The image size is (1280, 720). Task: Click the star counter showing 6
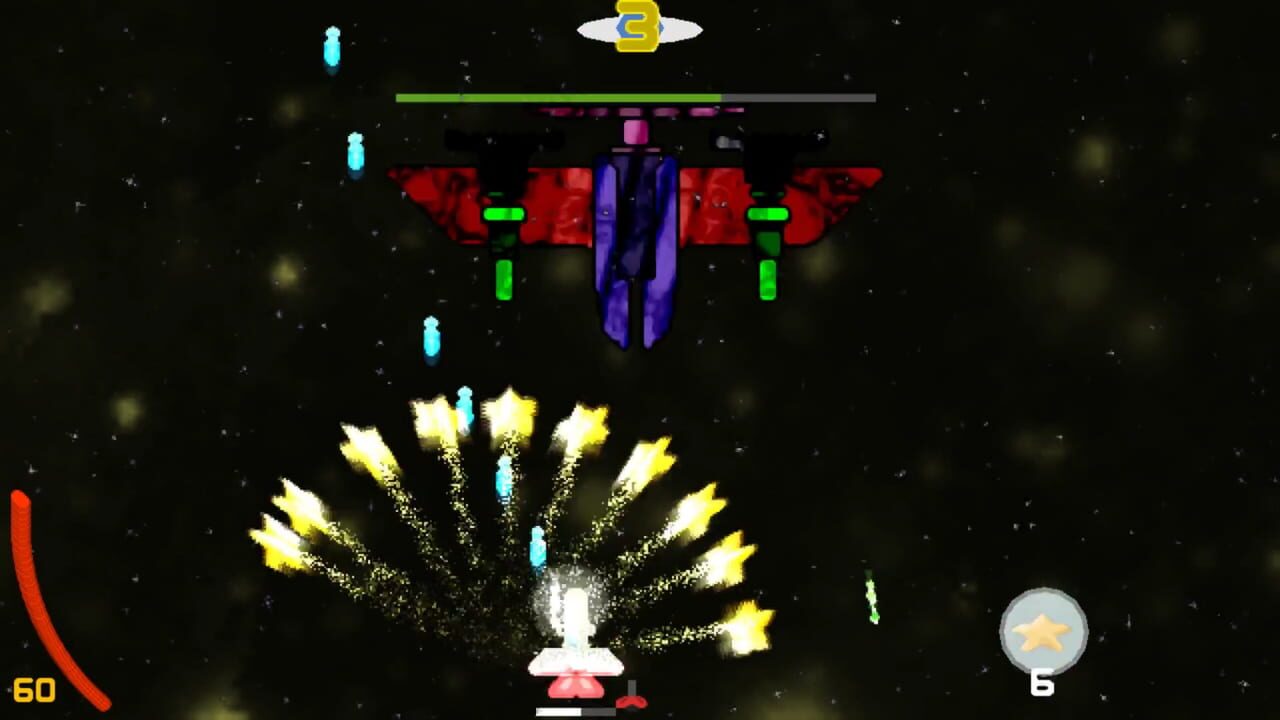pos(1043,684)
